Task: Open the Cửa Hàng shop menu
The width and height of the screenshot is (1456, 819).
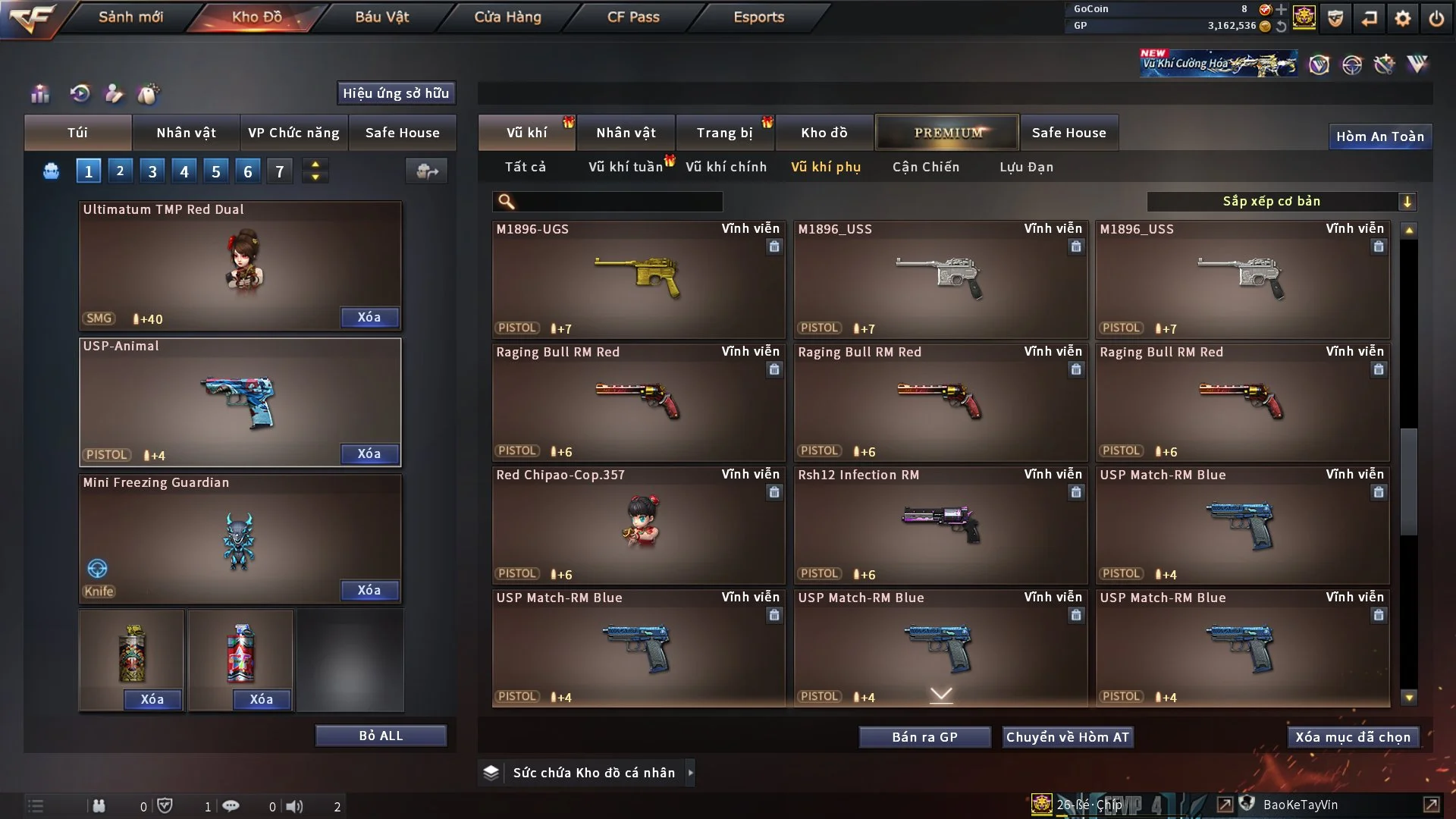Action: (x=507, y=17)
